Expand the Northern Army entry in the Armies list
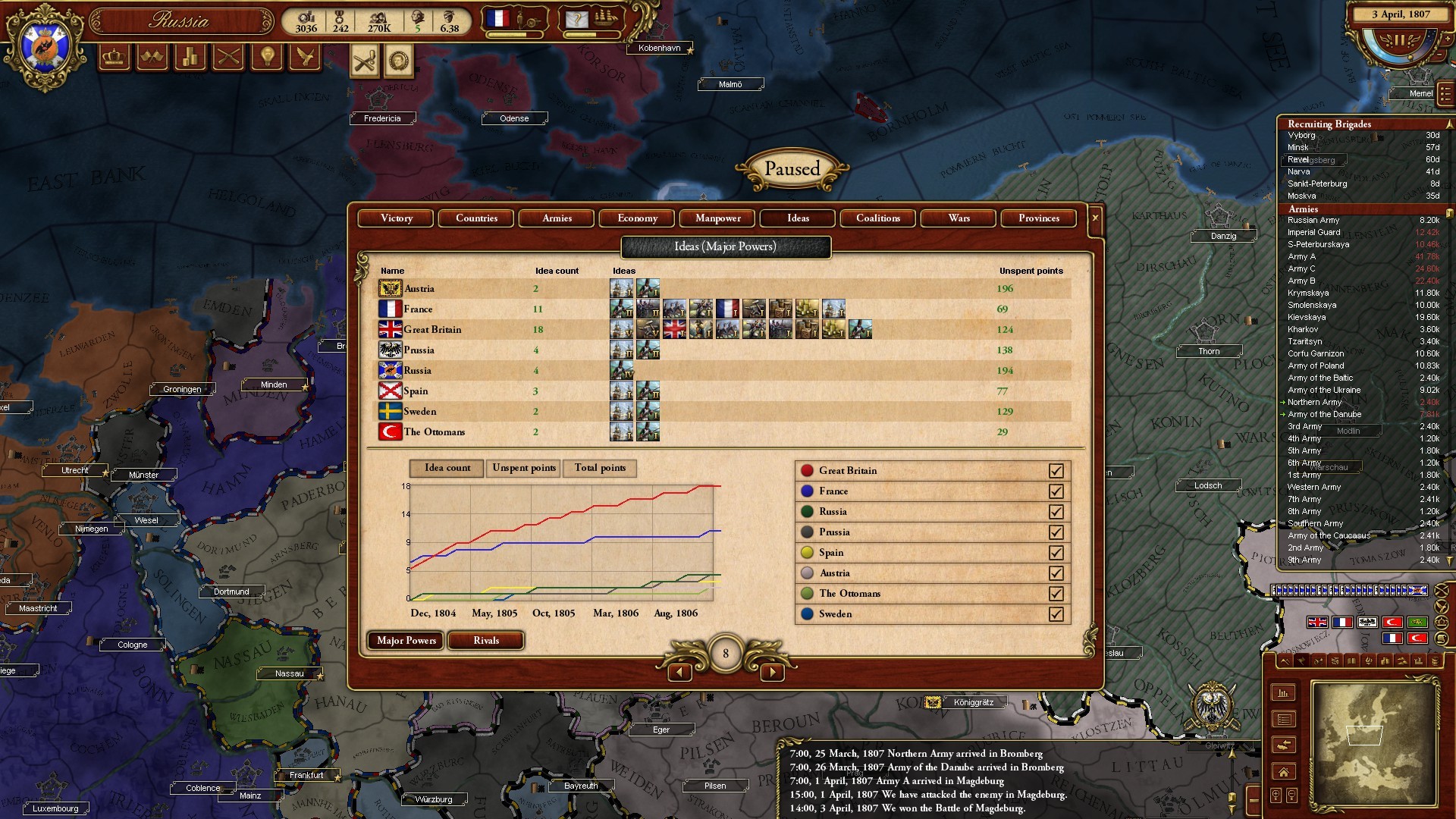1456x819 pixels. click(x=1285, y=402)
